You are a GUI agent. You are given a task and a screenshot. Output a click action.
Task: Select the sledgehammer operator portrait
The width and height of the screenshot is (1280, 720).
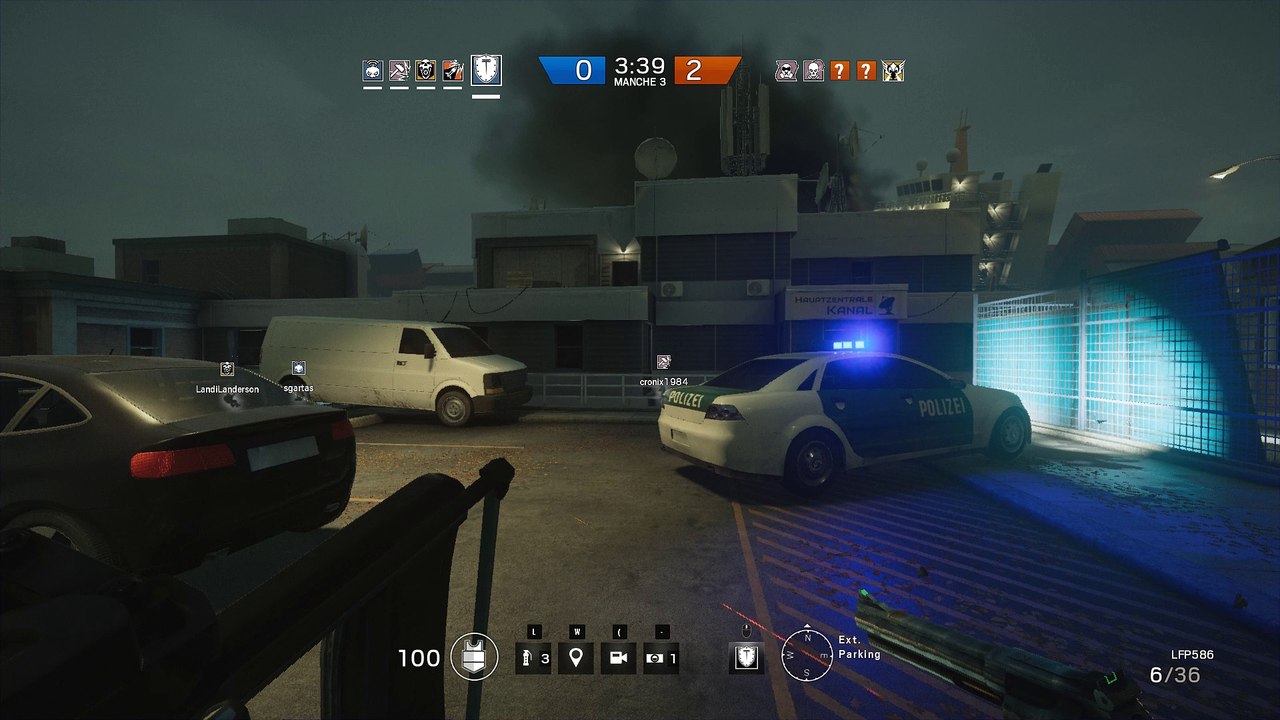(x=399, y=70)
